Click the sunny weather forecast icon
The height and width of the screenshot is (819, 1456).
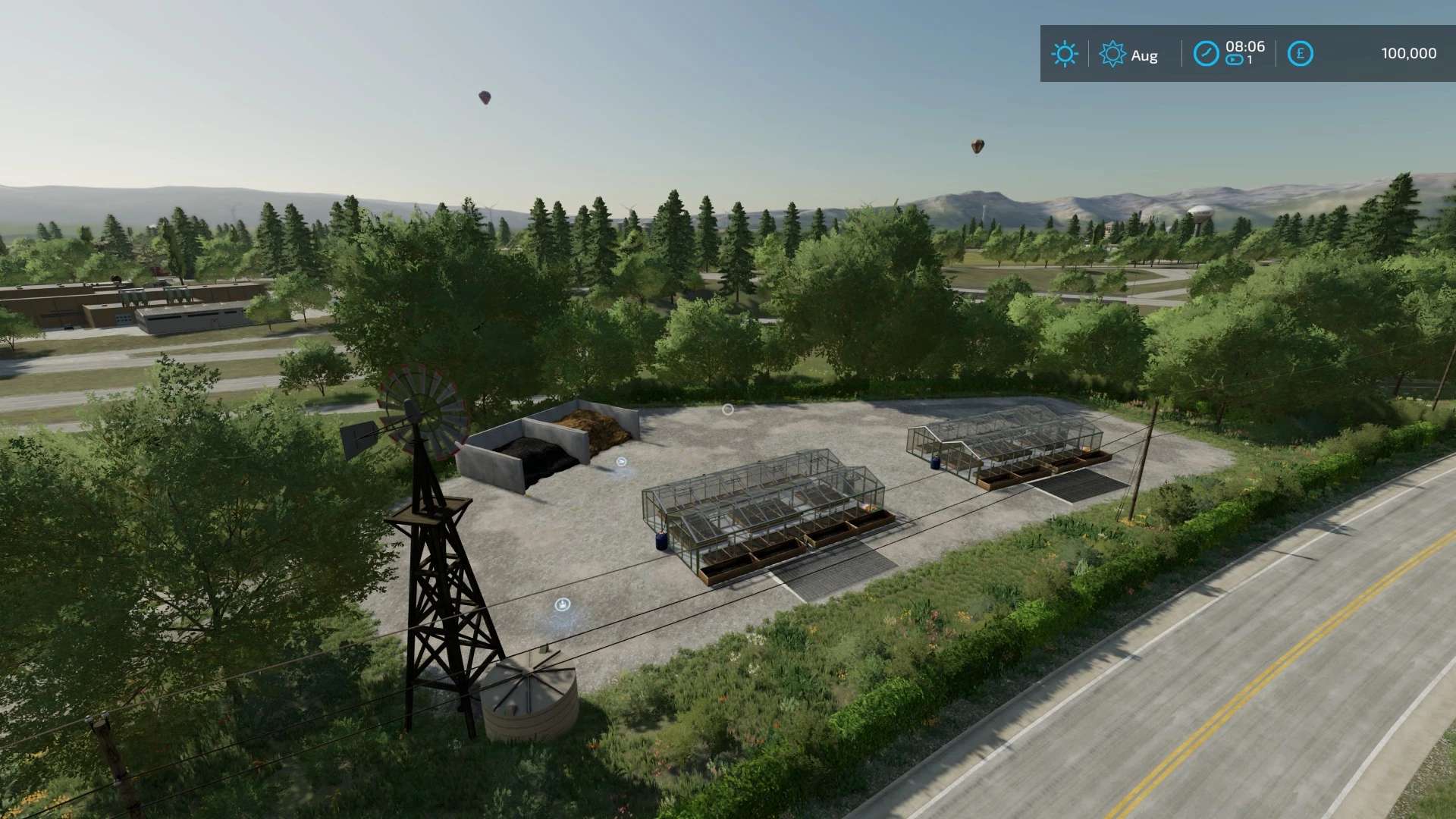point(1064,54)
